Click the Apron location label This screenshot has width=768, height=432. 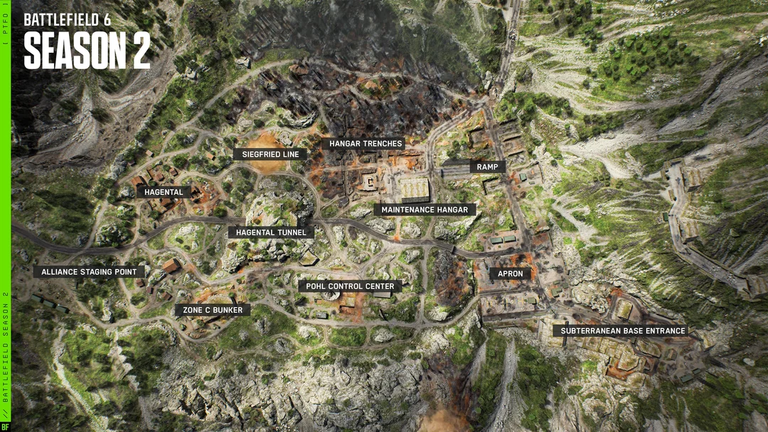509,273
